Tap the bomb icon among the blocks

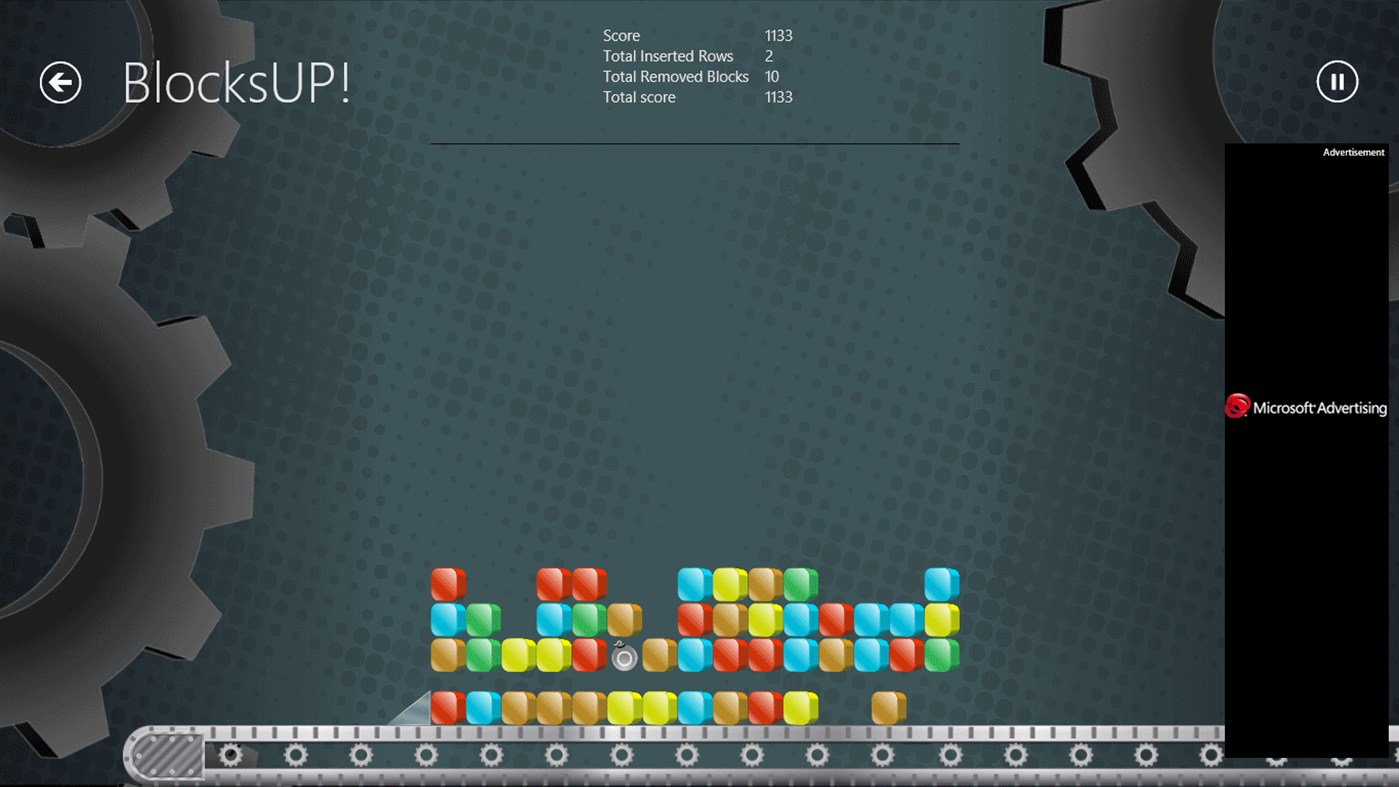point(623,657)
